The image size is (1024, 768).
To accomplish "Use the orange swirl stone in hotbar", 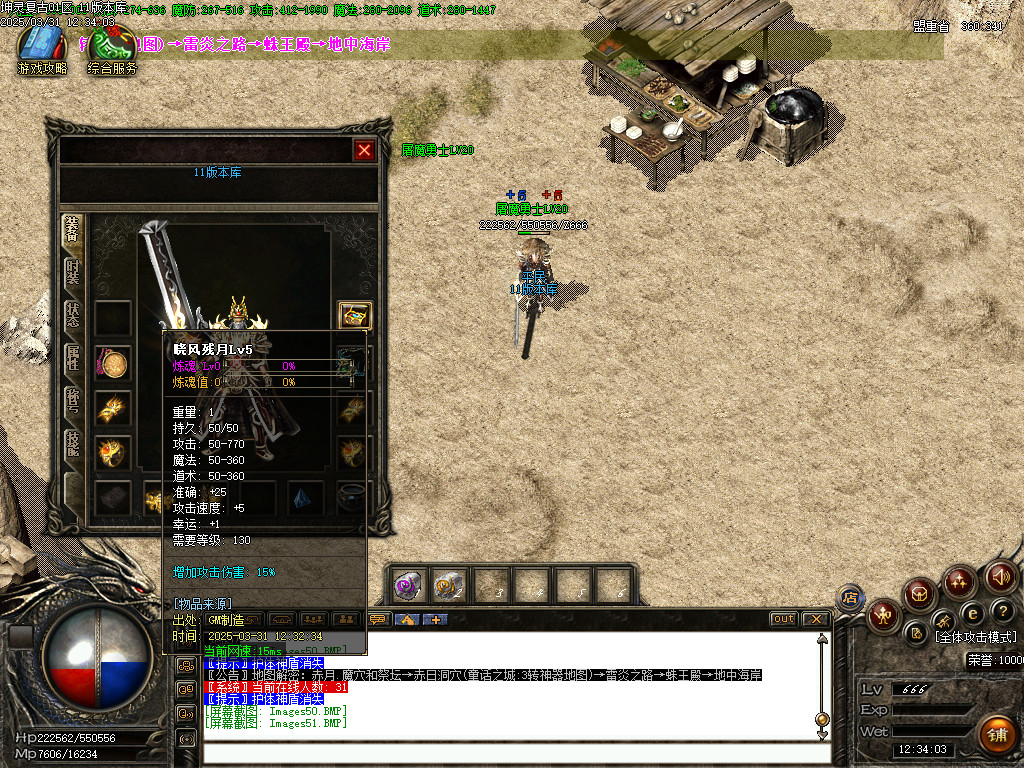I will point(448,586).
